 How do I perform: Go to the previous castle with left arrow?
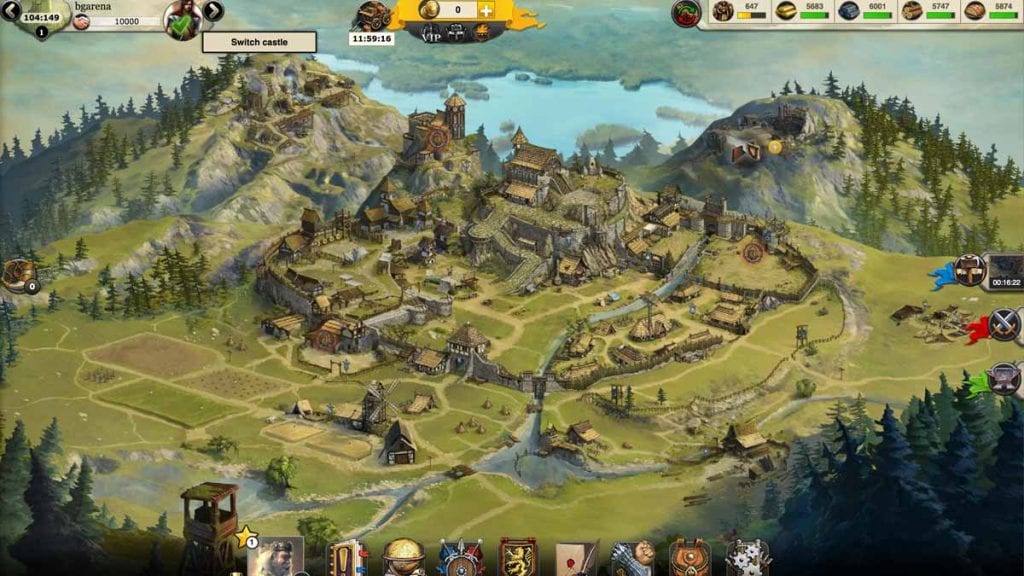click(x=11, y=11)
